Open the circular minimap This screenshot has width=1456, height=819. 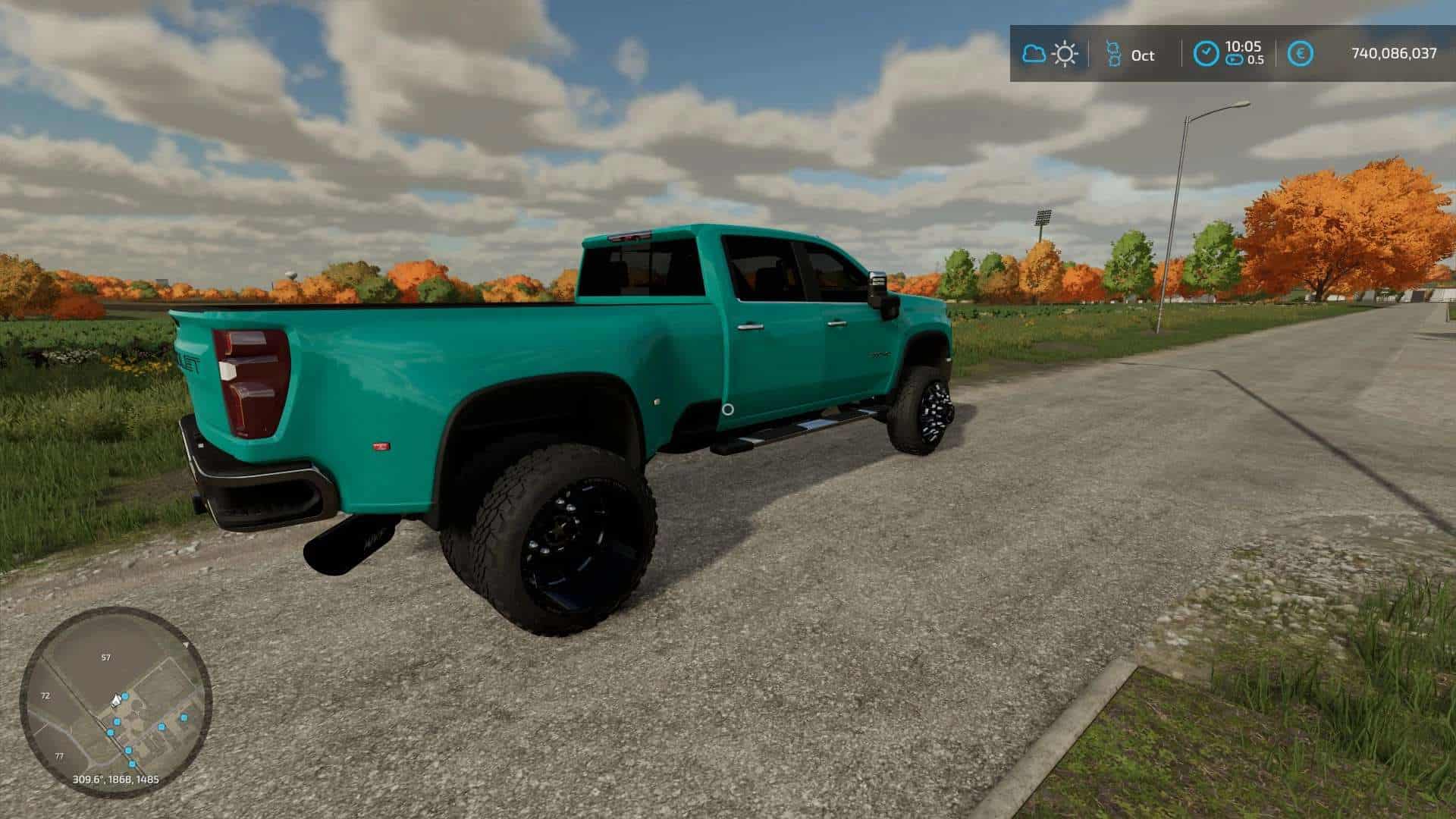(x=115, y=701)
